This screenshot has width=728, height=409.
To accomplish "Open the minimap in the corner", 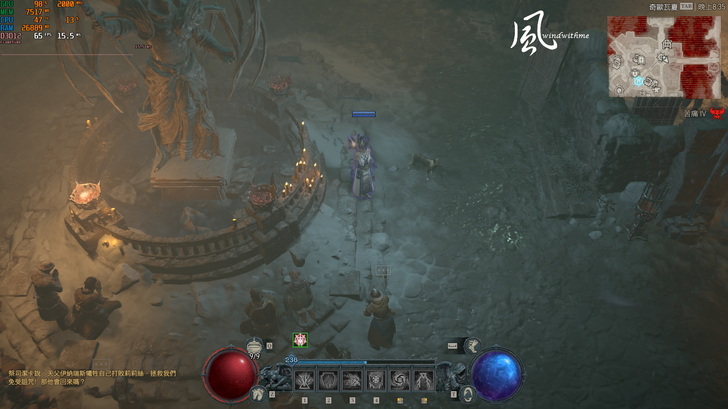I will coord(663,56).
